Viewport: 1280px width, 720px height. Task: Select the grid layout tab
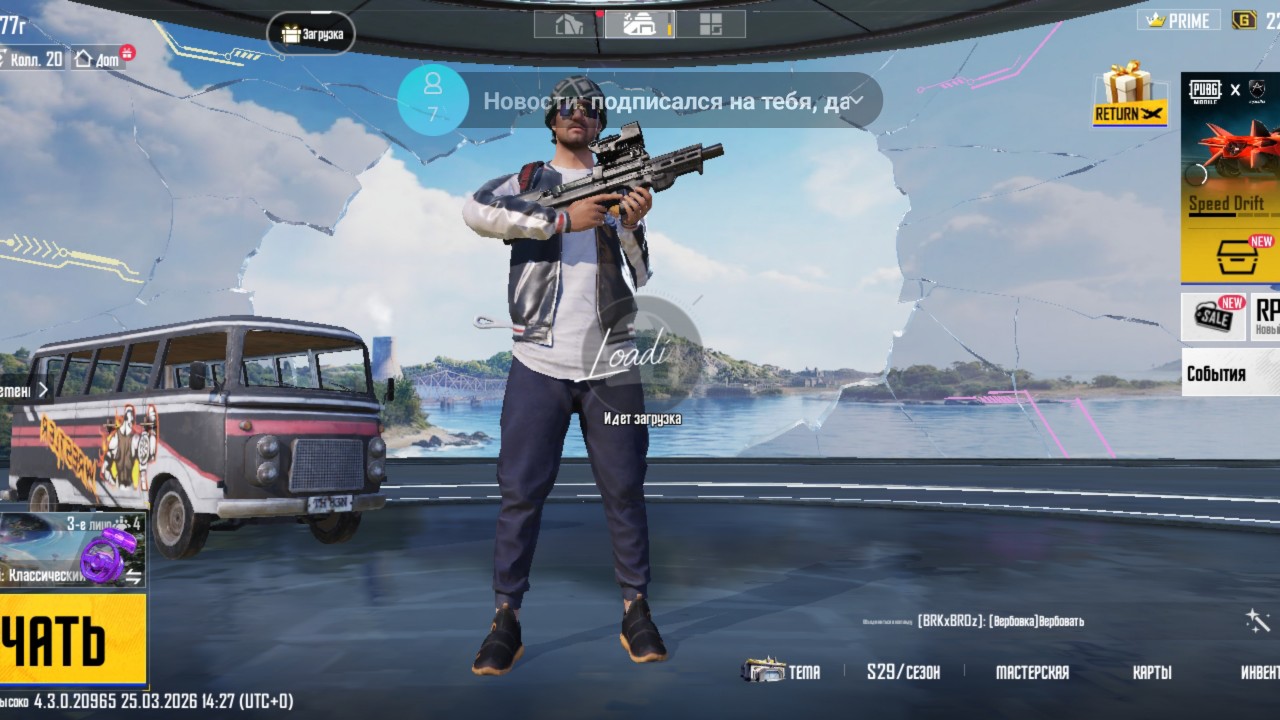(711, 24)
